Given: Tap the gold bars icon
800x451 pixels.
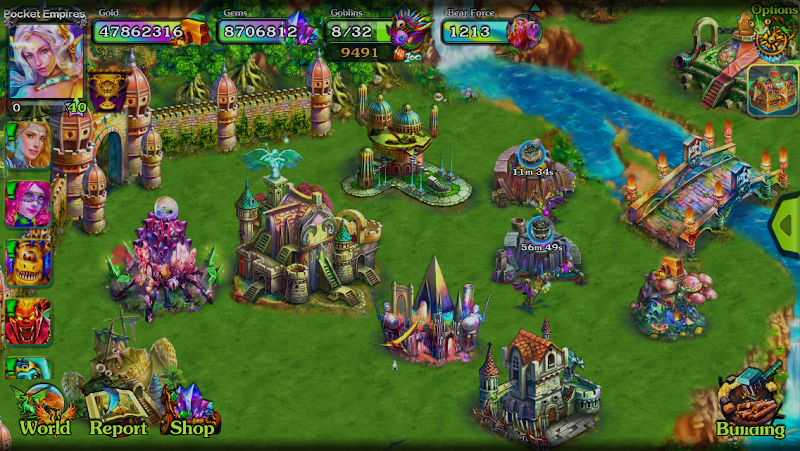Looking at the screenshot, I should [197, 32].
